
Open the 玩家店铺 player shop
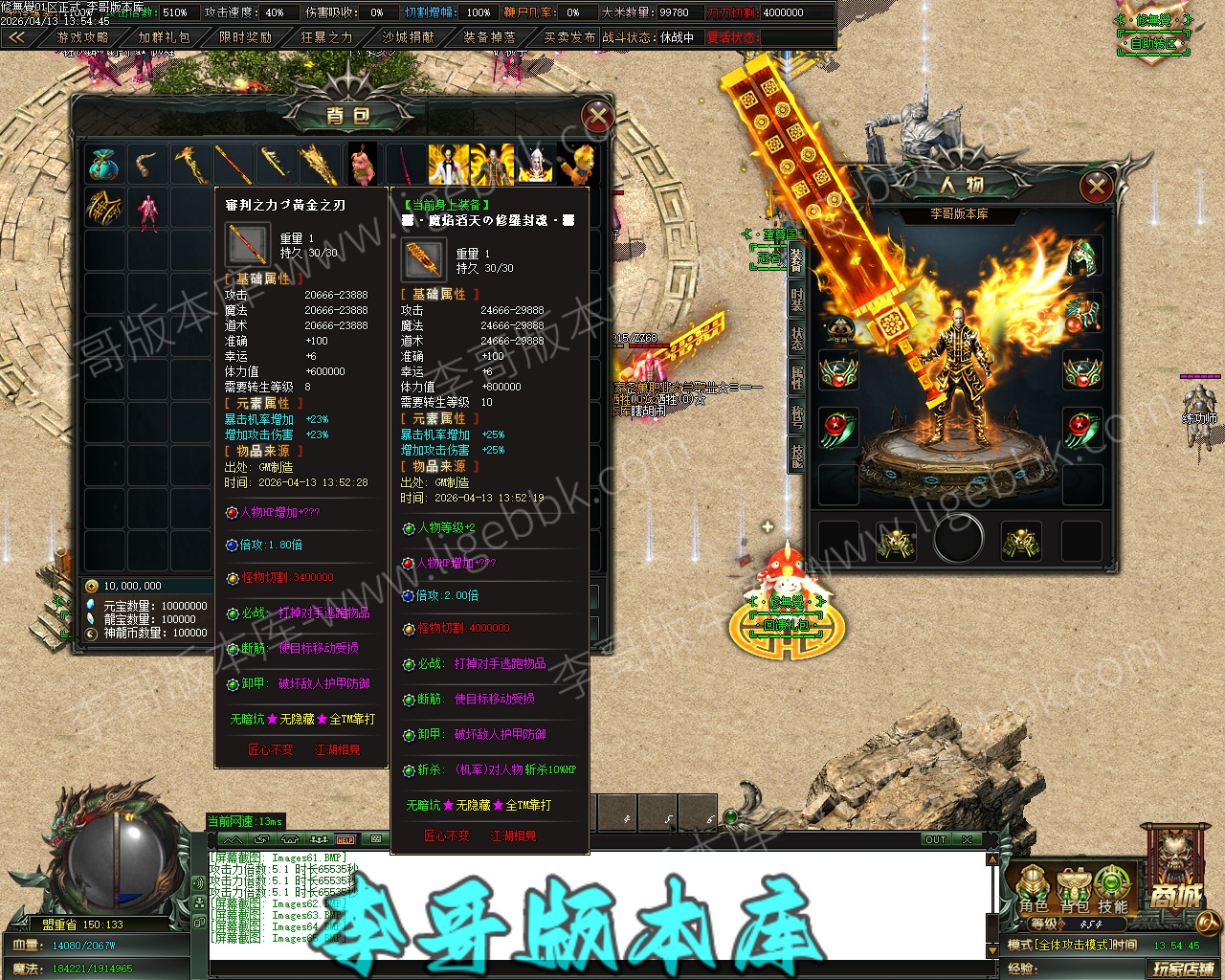tap(1183, 969)
